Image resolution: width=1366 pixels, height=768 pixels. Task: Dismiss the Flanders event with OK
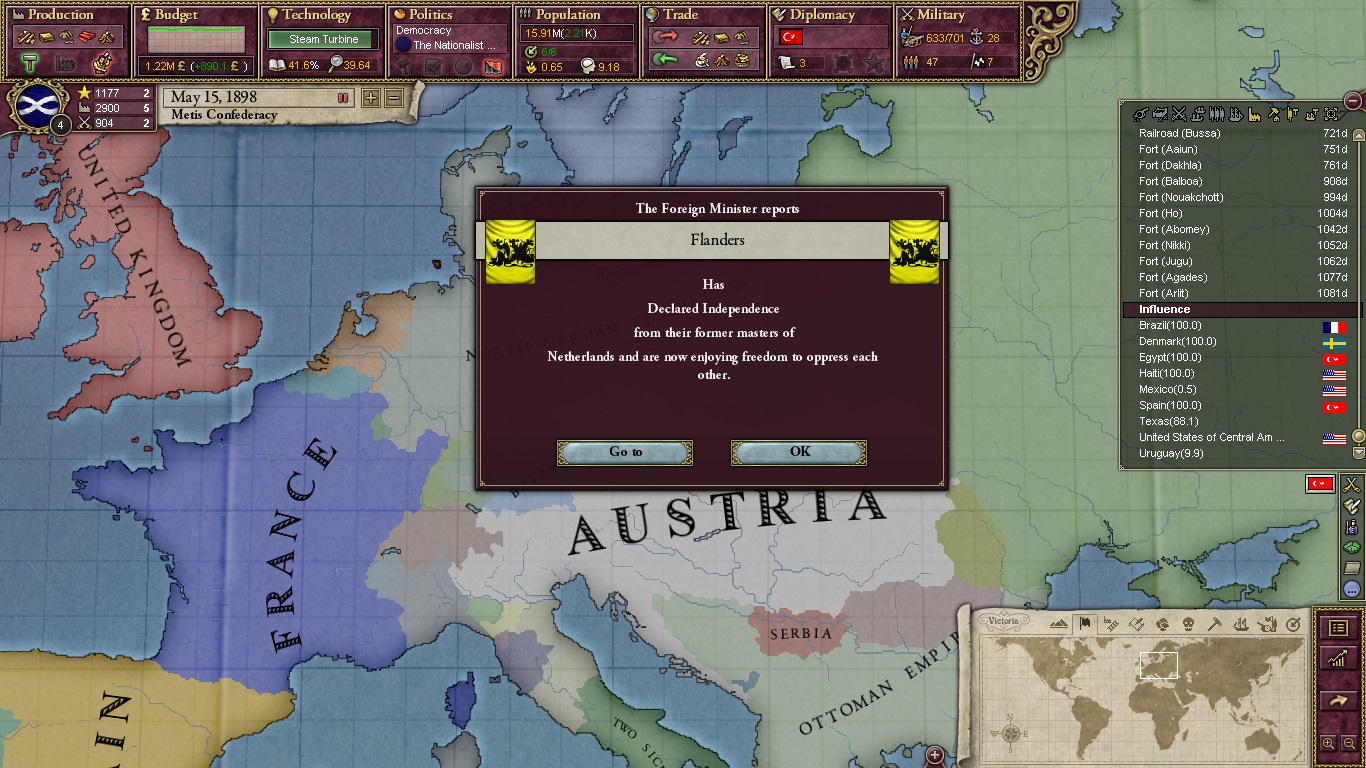point(798,452)
